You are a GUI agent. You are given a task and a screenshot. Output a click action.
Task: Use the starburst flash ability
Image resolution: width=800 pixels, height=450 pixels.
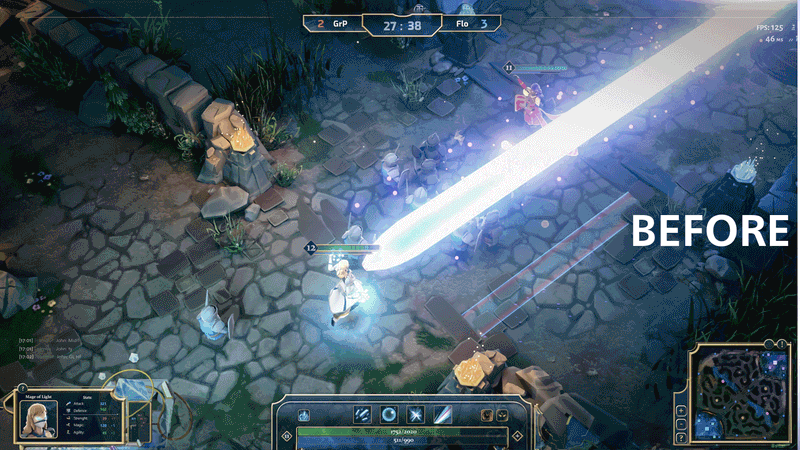pyautogui.click(x=415, y=414)
